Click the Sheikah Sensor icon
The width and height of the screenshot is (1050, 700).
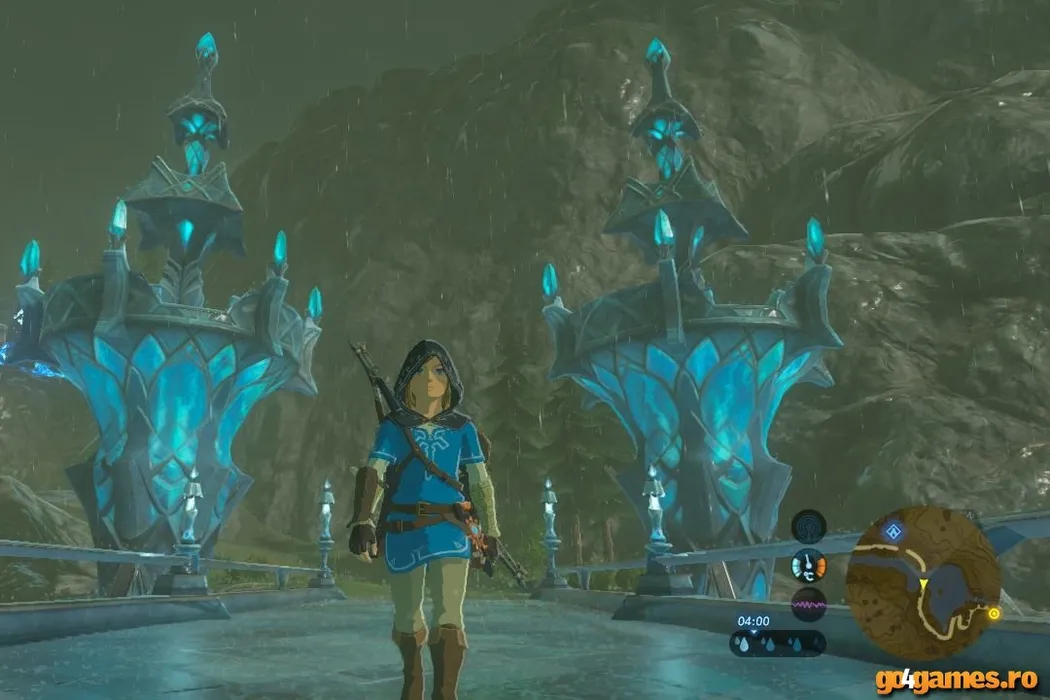pyautogui.click(x=808, y=526)
